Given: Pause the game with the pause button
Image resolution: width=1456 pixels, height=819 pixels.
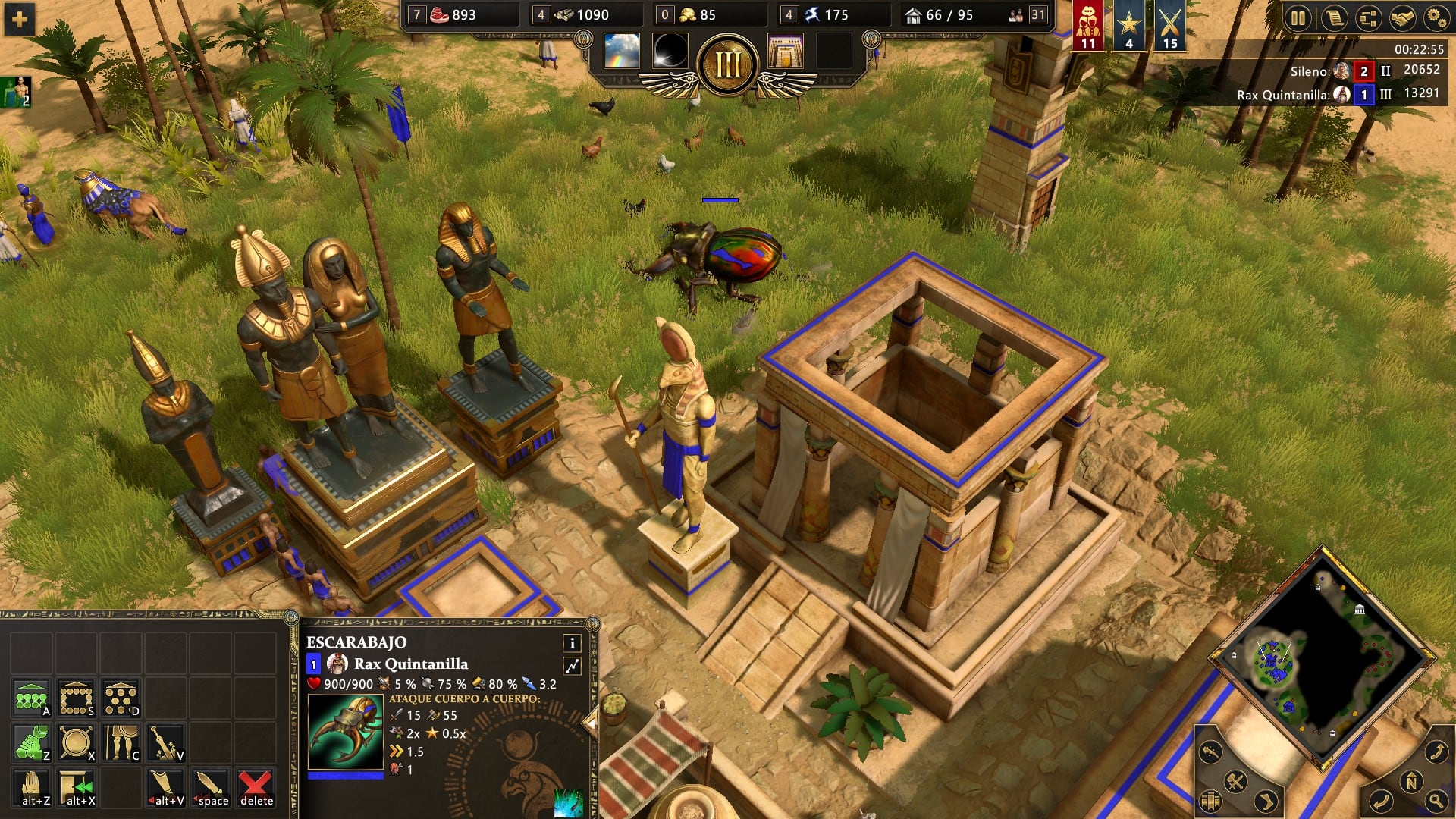Looking at the screenshot, I should (1298, 18).
